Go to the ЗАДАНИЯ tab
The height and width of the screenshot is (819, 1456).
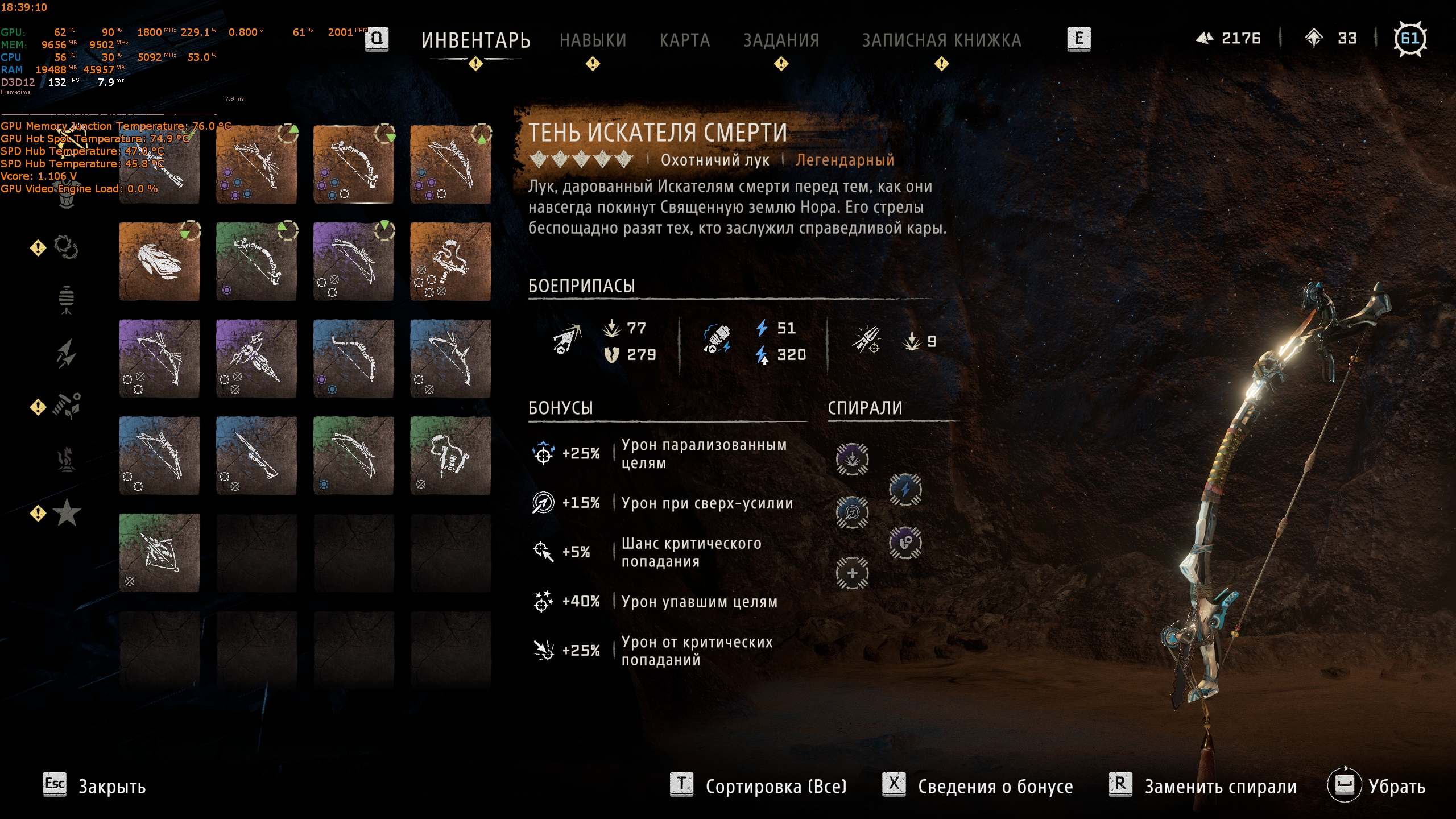click(781, 40)
